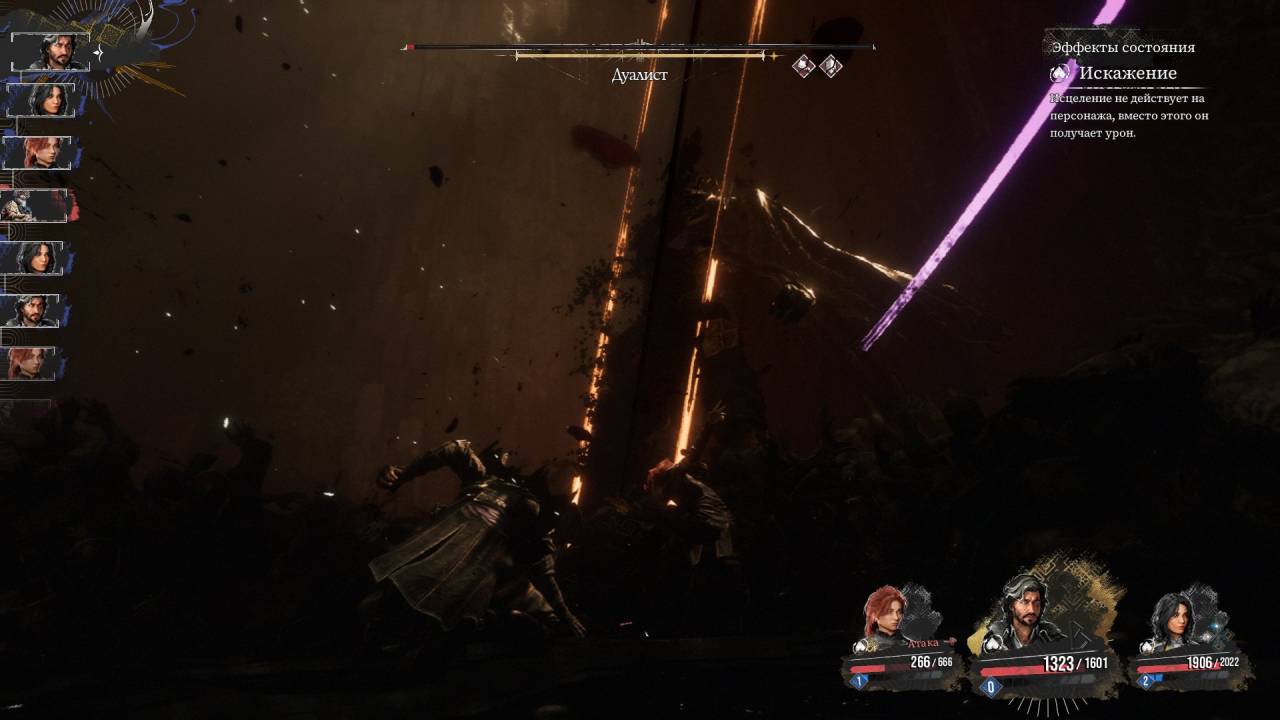
Task: Click the highlighted active-turn portrait in turn order
Action: point(50,51)
